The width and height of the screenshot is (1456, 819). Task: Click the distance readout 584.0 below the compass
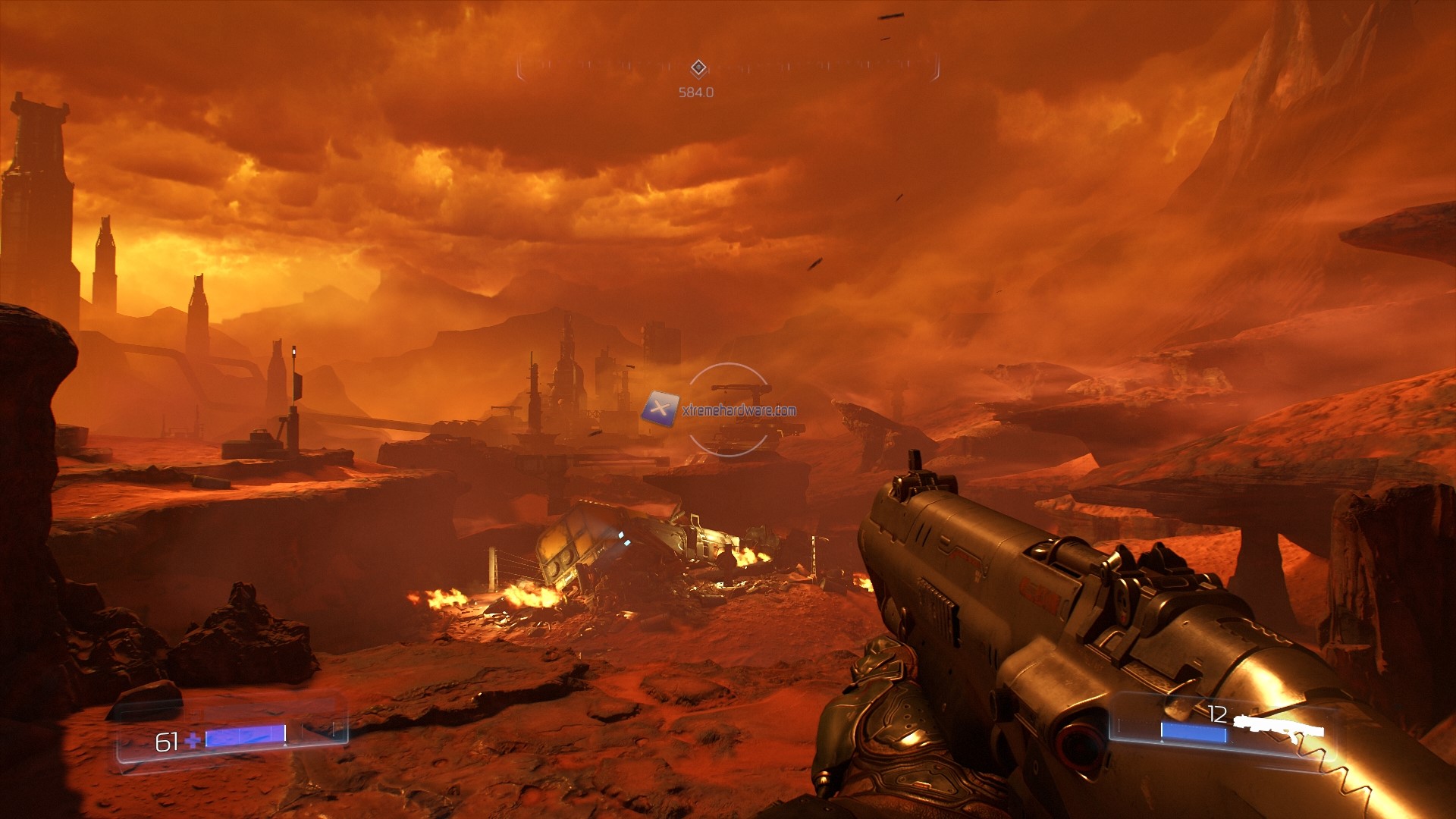pyautogui.click(x=695, y=92)
